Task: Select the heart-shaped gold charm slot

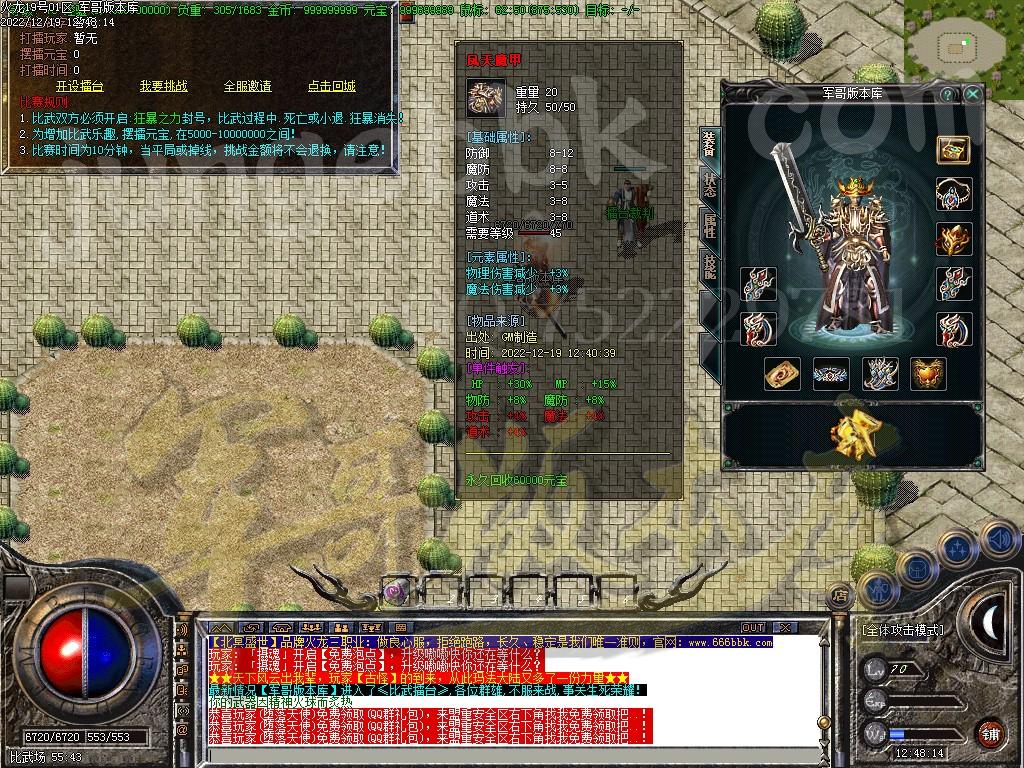Action: click(928, 373)
